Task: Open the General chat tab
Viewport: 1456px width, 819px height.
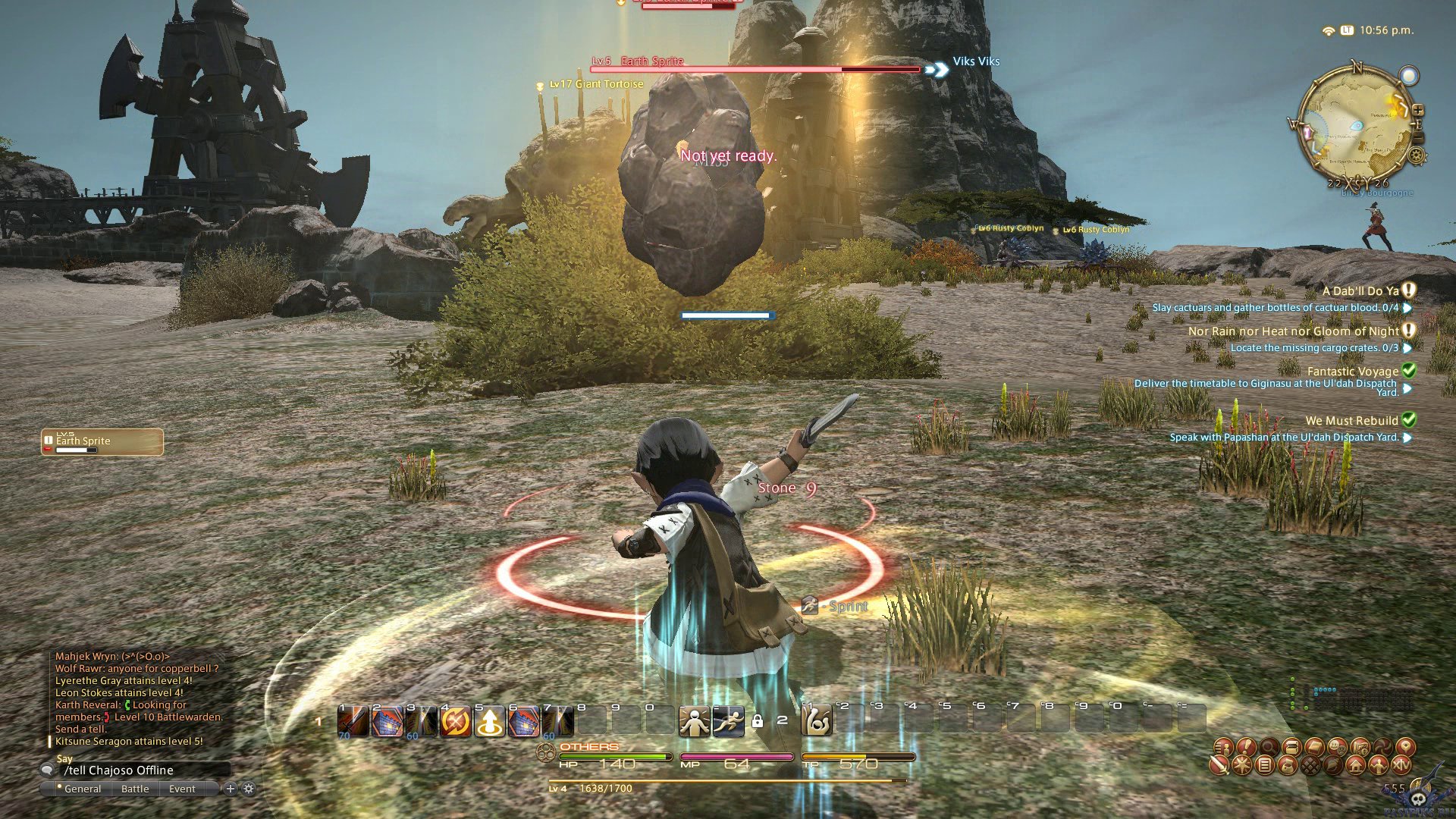Action: click(x=82, y=789)
